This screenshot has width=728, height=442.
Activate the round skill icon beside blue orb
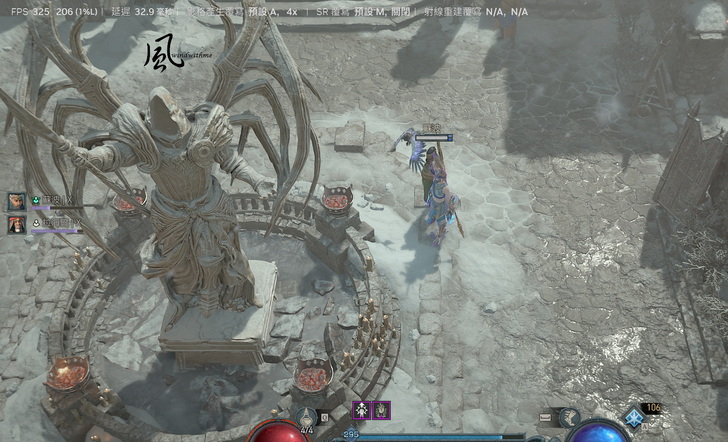568,418
